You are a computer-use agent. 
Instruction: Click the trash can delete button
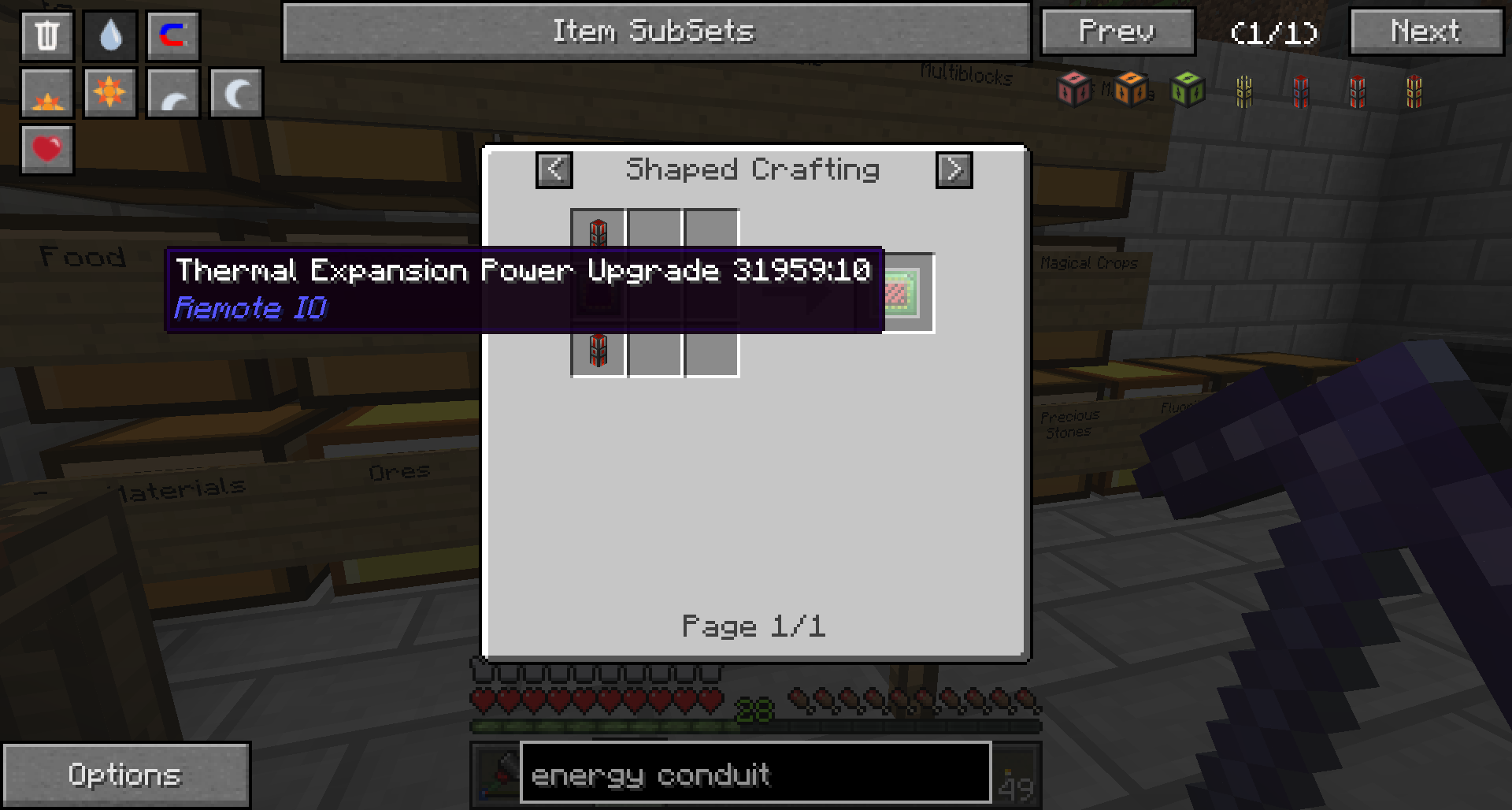coord(47,35)
